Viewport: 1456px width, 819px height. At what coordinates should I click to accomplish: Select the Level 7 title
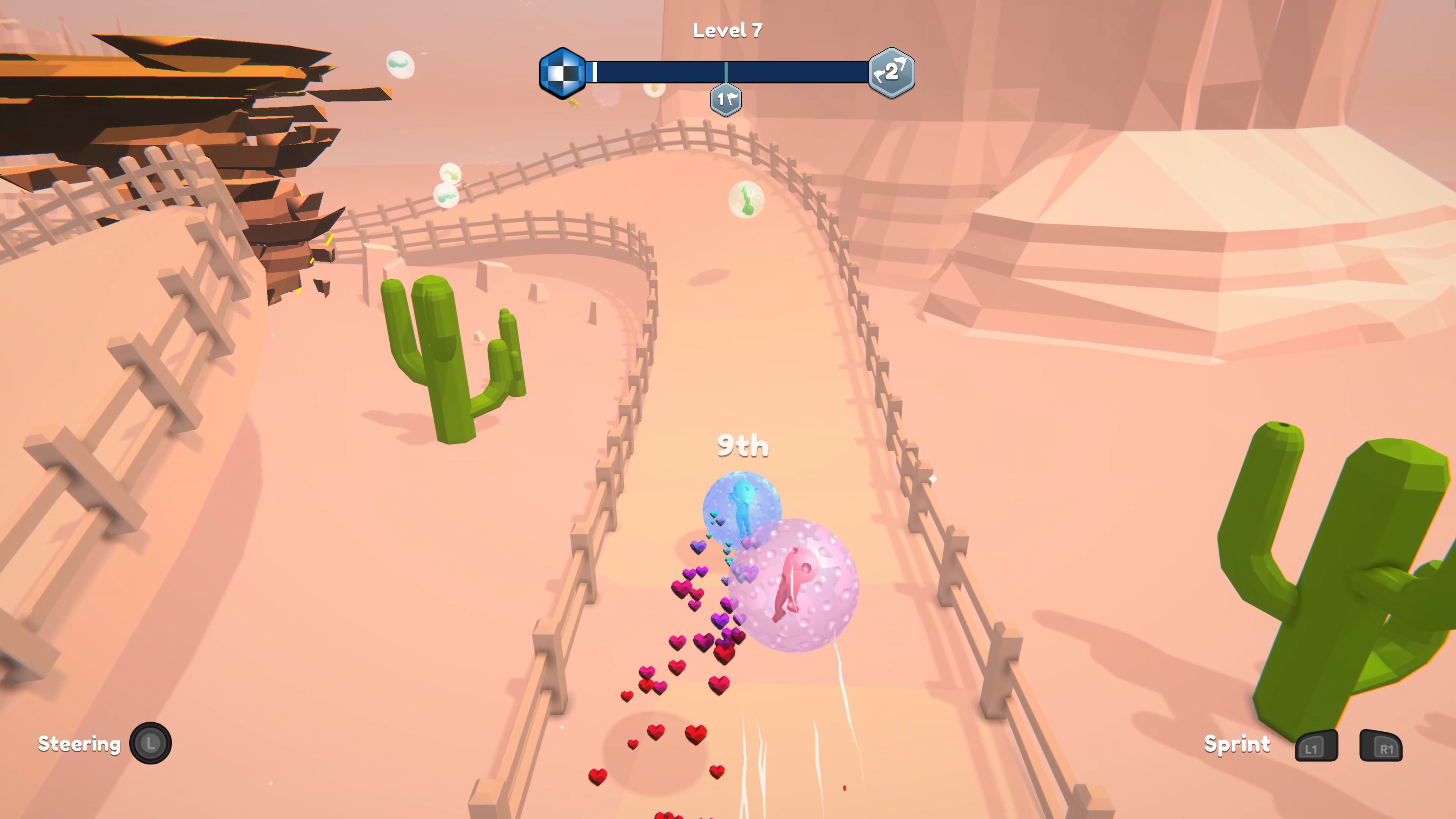coord(728,30)
